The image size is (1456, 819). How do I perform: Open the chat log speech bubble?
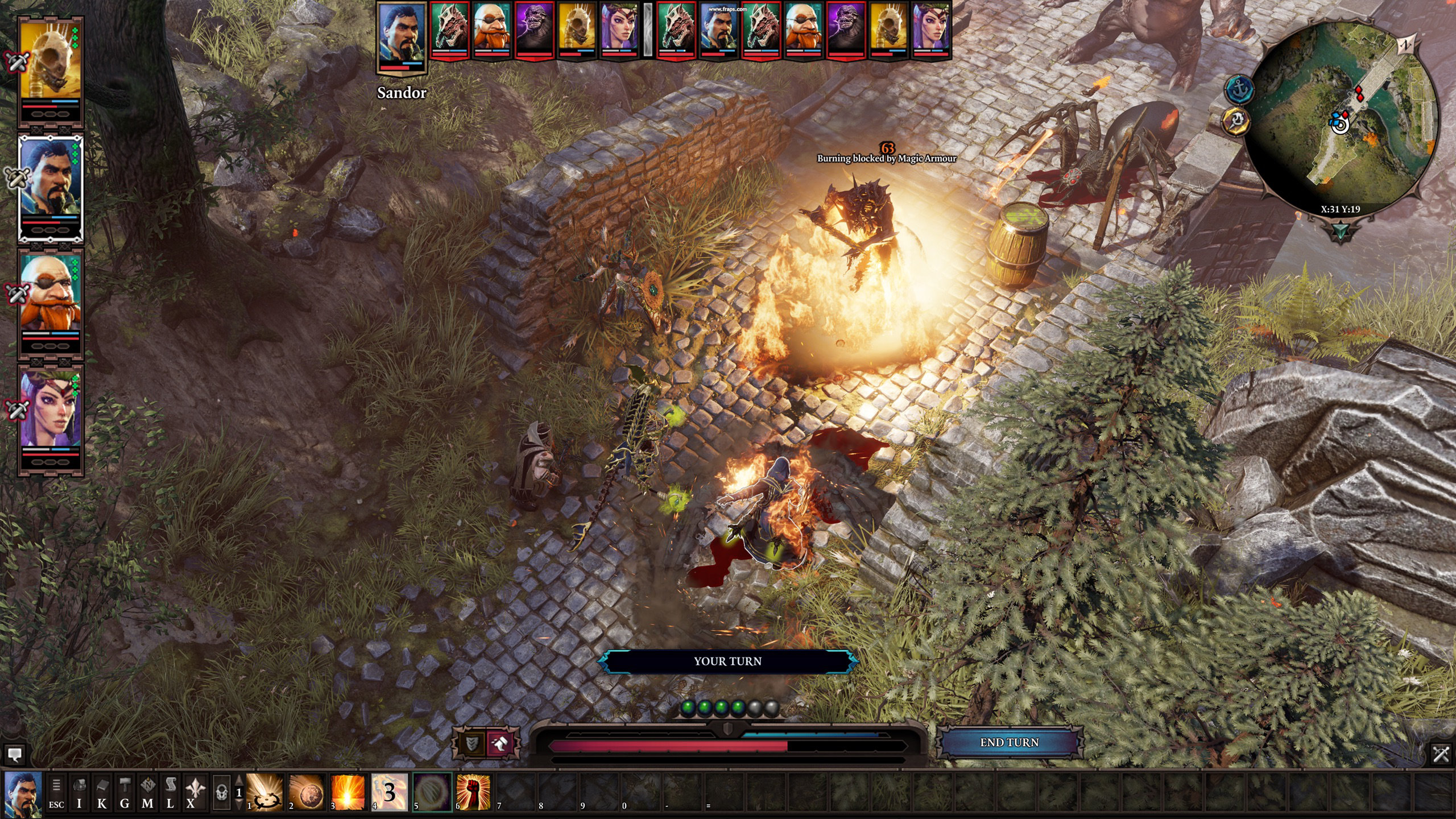point(15,754)
